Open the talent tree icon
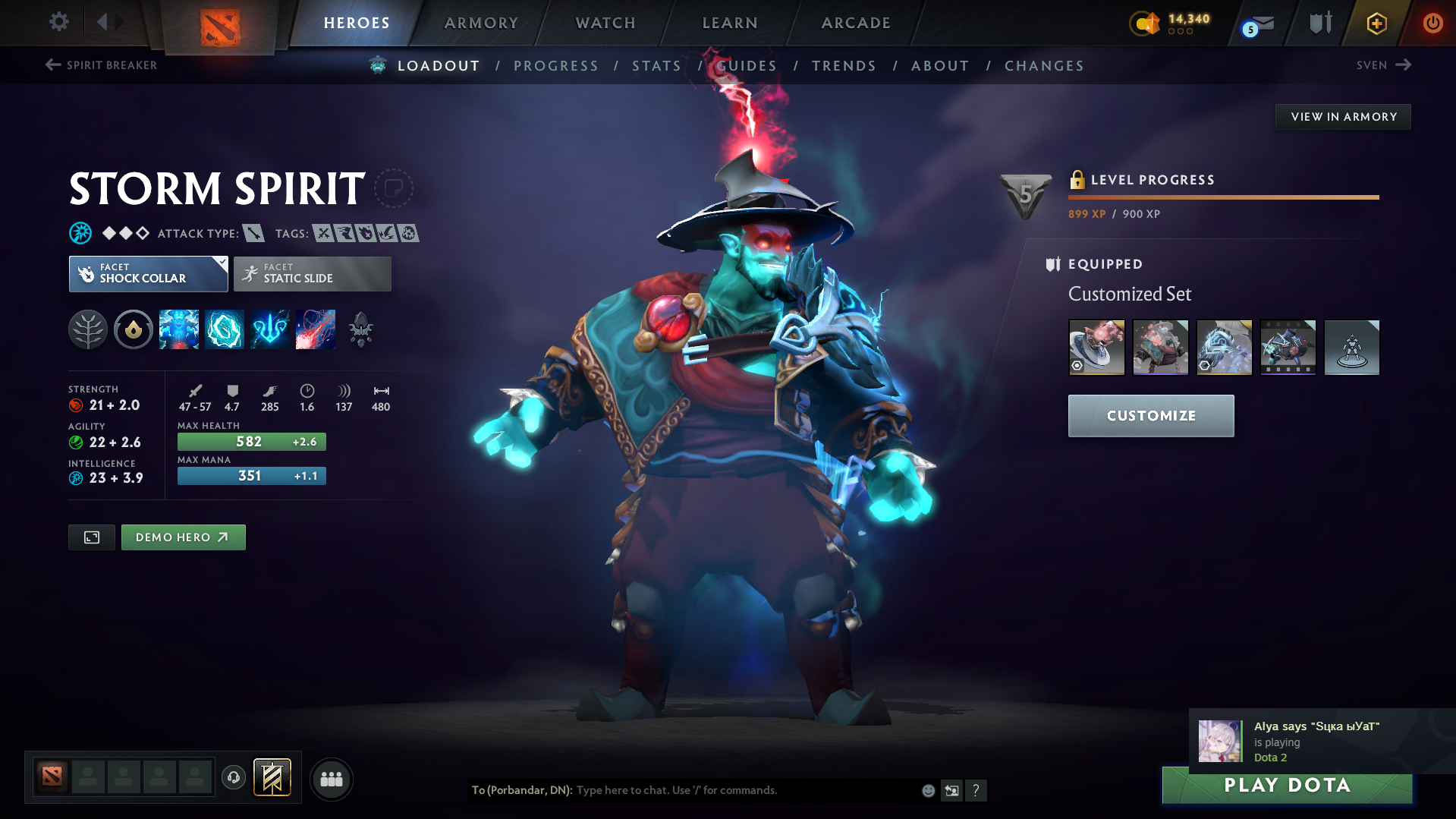This screenshot has width=1456, height=819. 88,329
